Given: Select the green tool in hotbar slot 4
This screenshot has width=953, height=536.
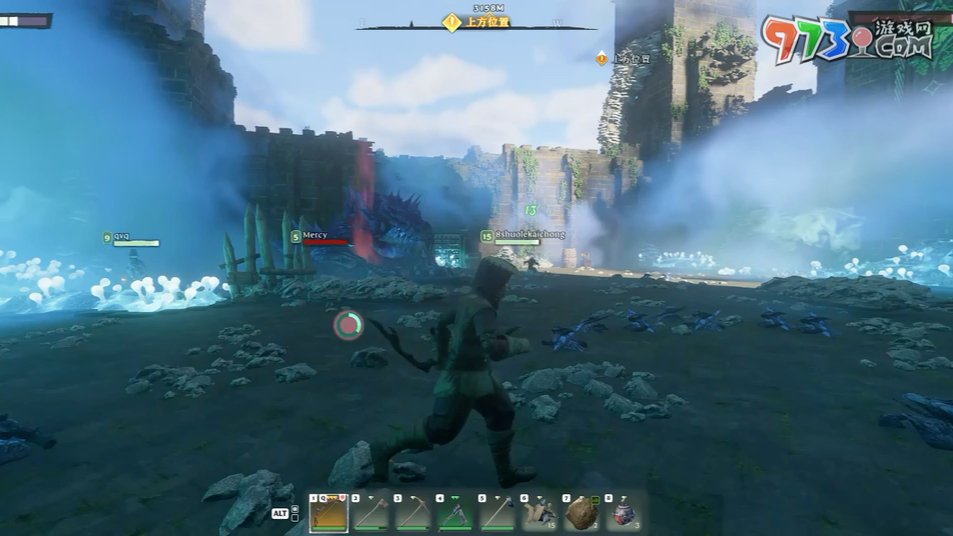Looking at the screenshot, I should click(x=454, y=514).
